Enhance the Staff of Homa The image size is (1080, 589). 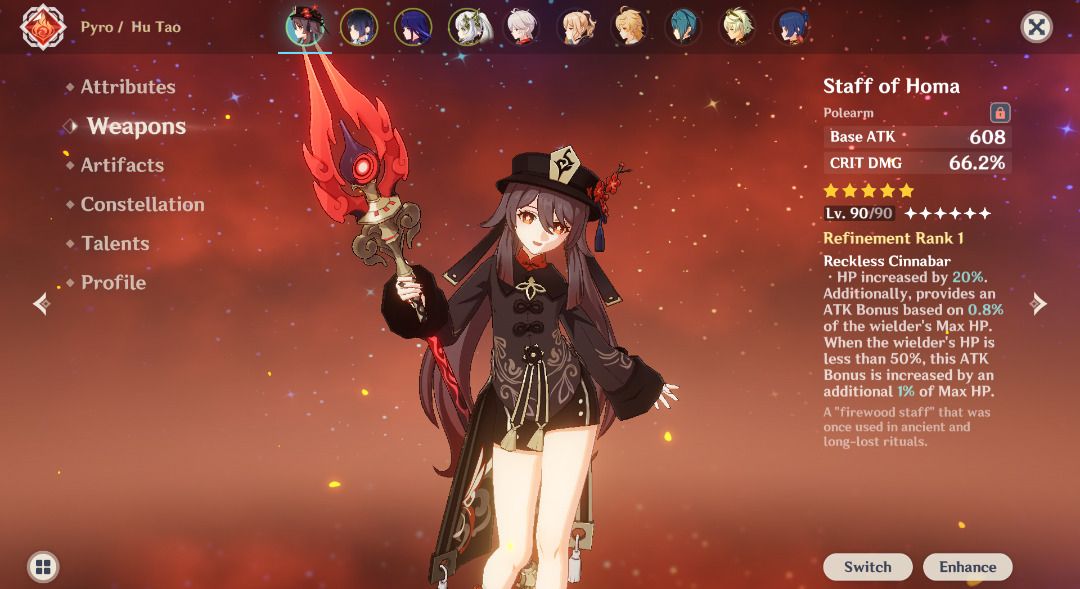[x=967, y=567]
